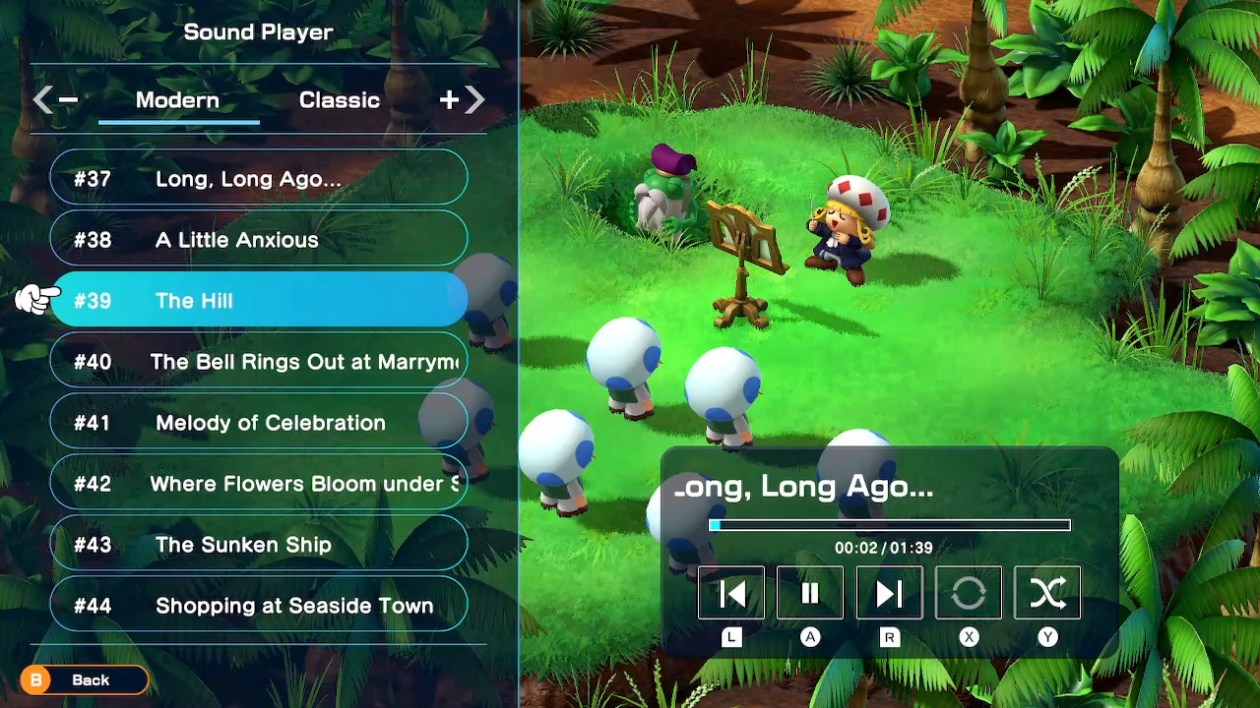Toggle repeat mode for playback

[968, 593]
